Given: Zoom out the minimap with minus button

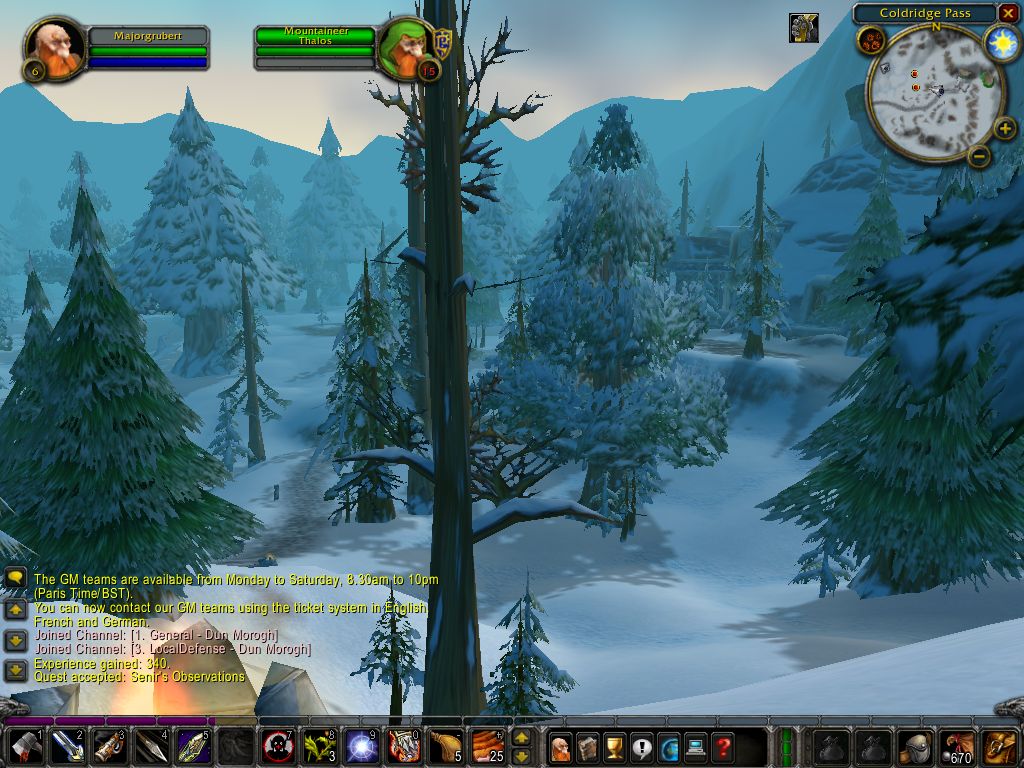Looking at the screenshot, I should click(x=980, y=155).
